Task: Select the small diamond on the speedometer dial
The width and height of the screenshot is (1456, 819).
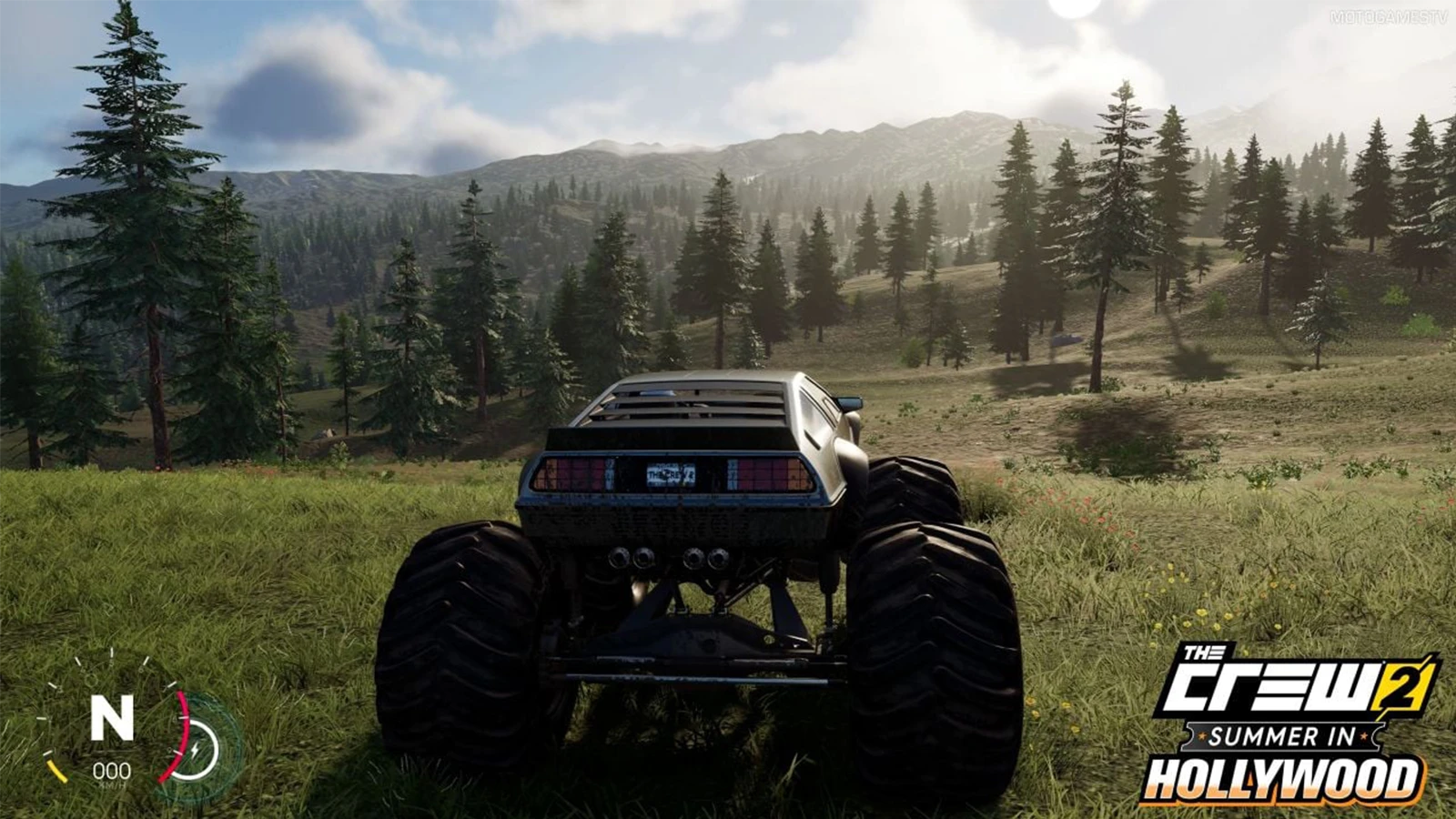Action: [91, 680]
